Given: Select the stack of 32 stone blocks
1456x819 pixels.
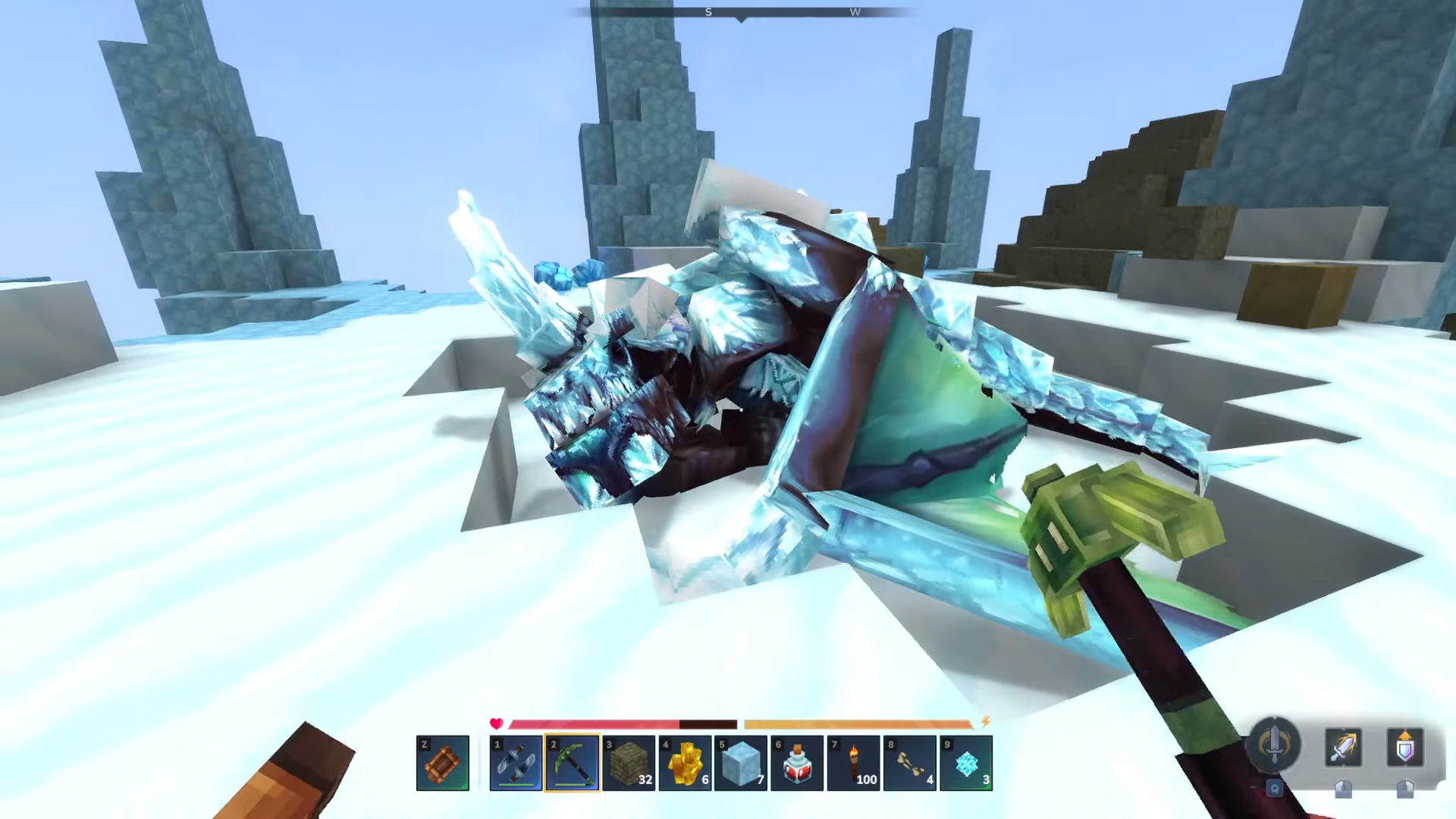Looking at the screenshot, I should pyautogui.click(x=629, y=763).
